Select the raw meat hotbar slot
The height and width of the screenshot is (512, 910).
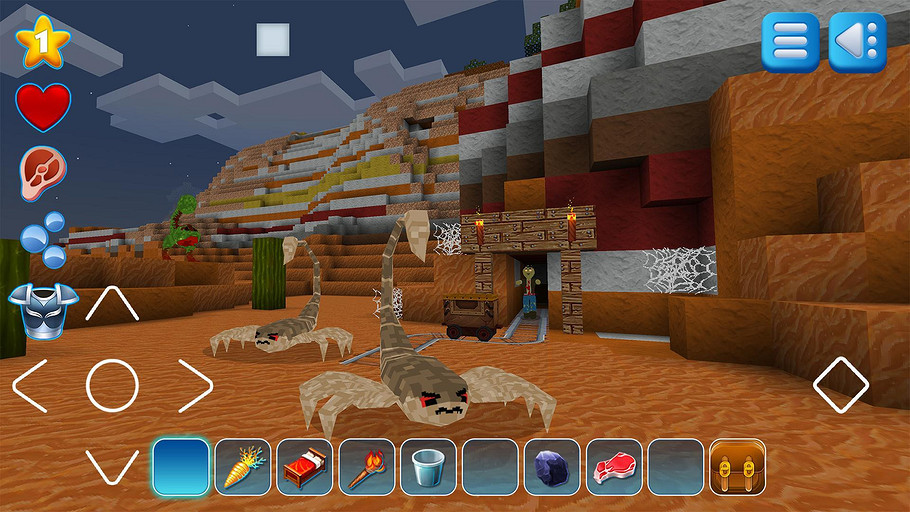pos(614,467)
